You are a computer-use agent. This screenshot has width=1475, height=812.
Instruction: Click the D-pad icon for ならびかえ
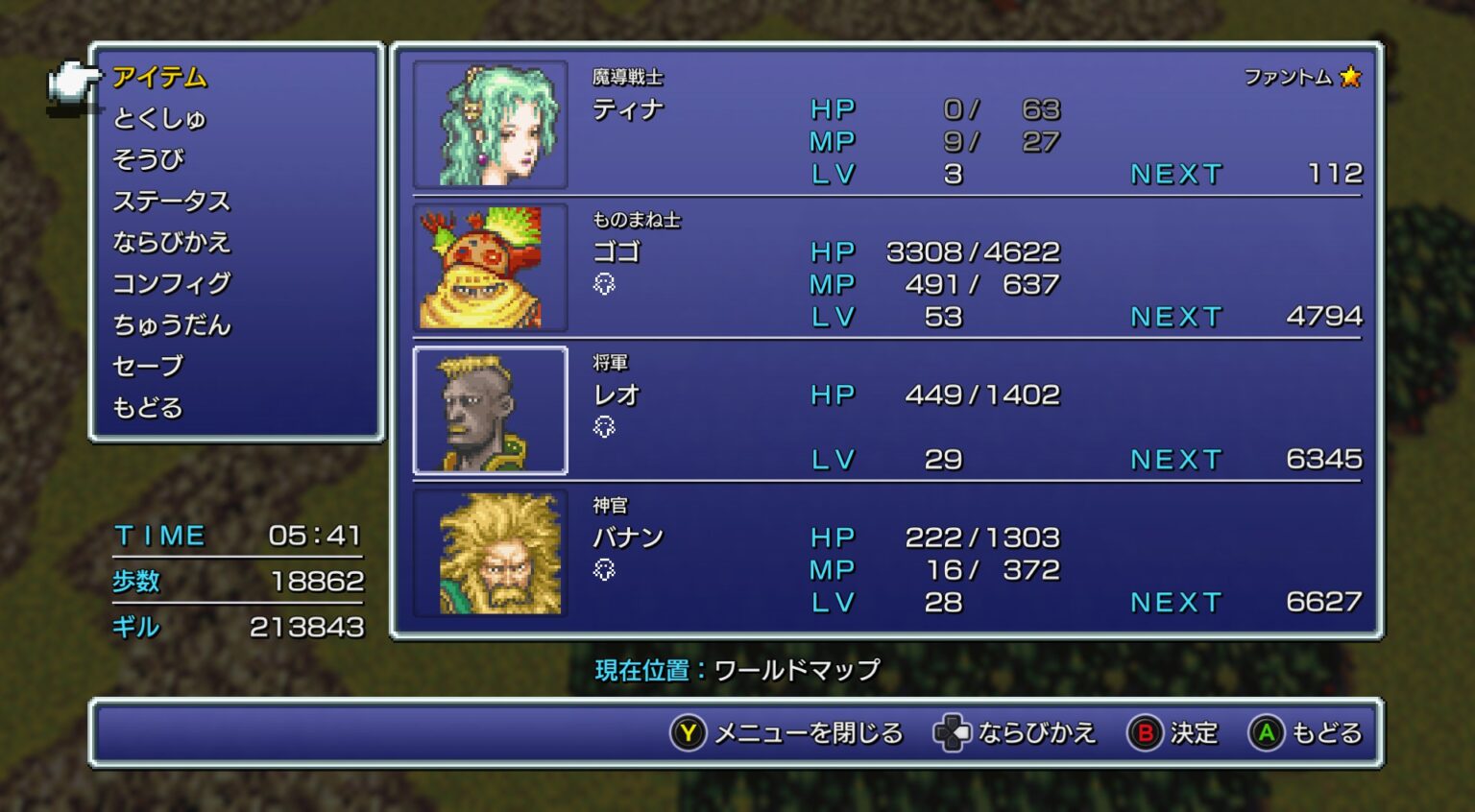pos(951,732)
